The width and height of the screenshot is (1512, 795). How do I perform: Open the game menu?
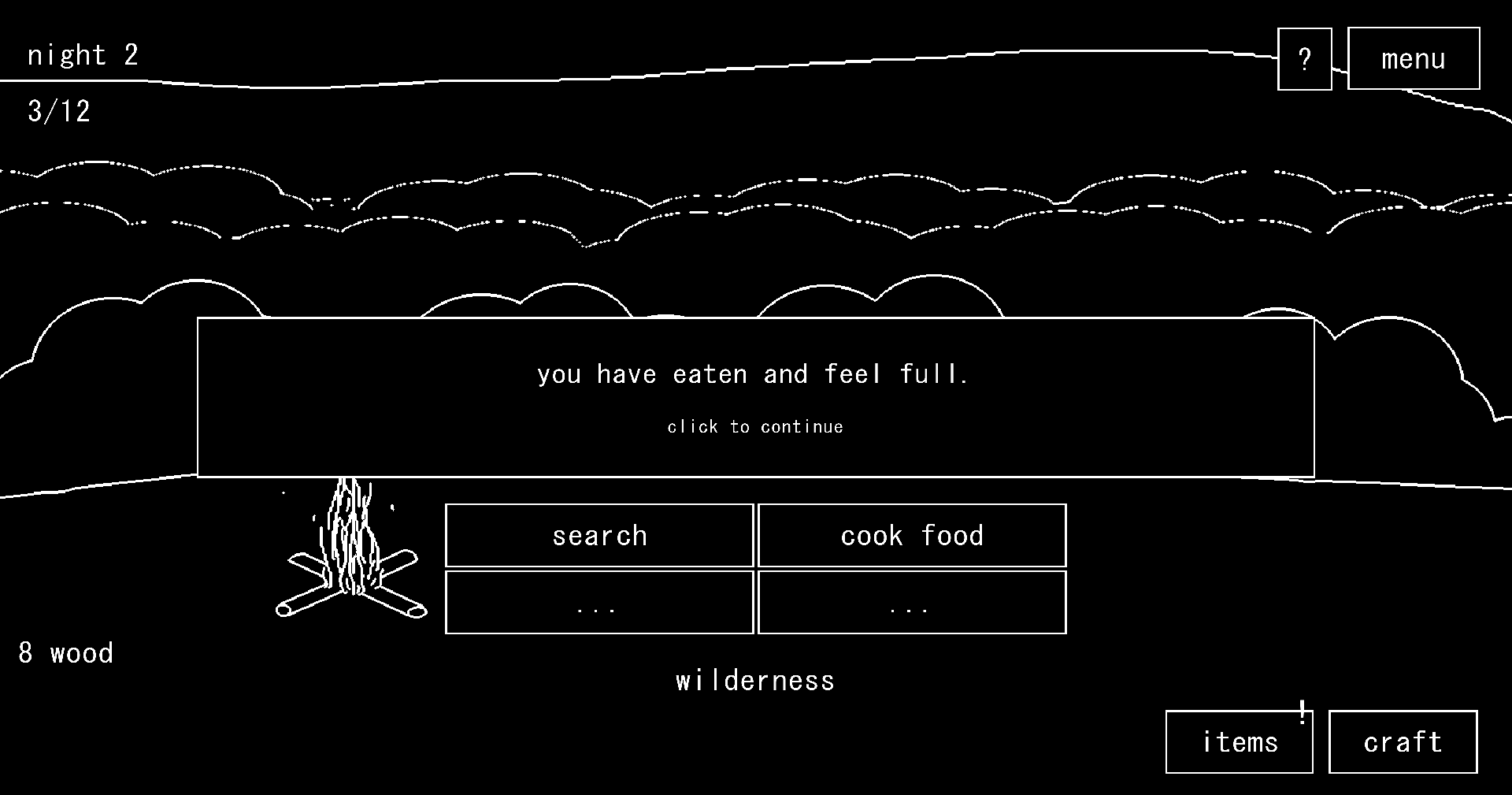[1413, 58]
